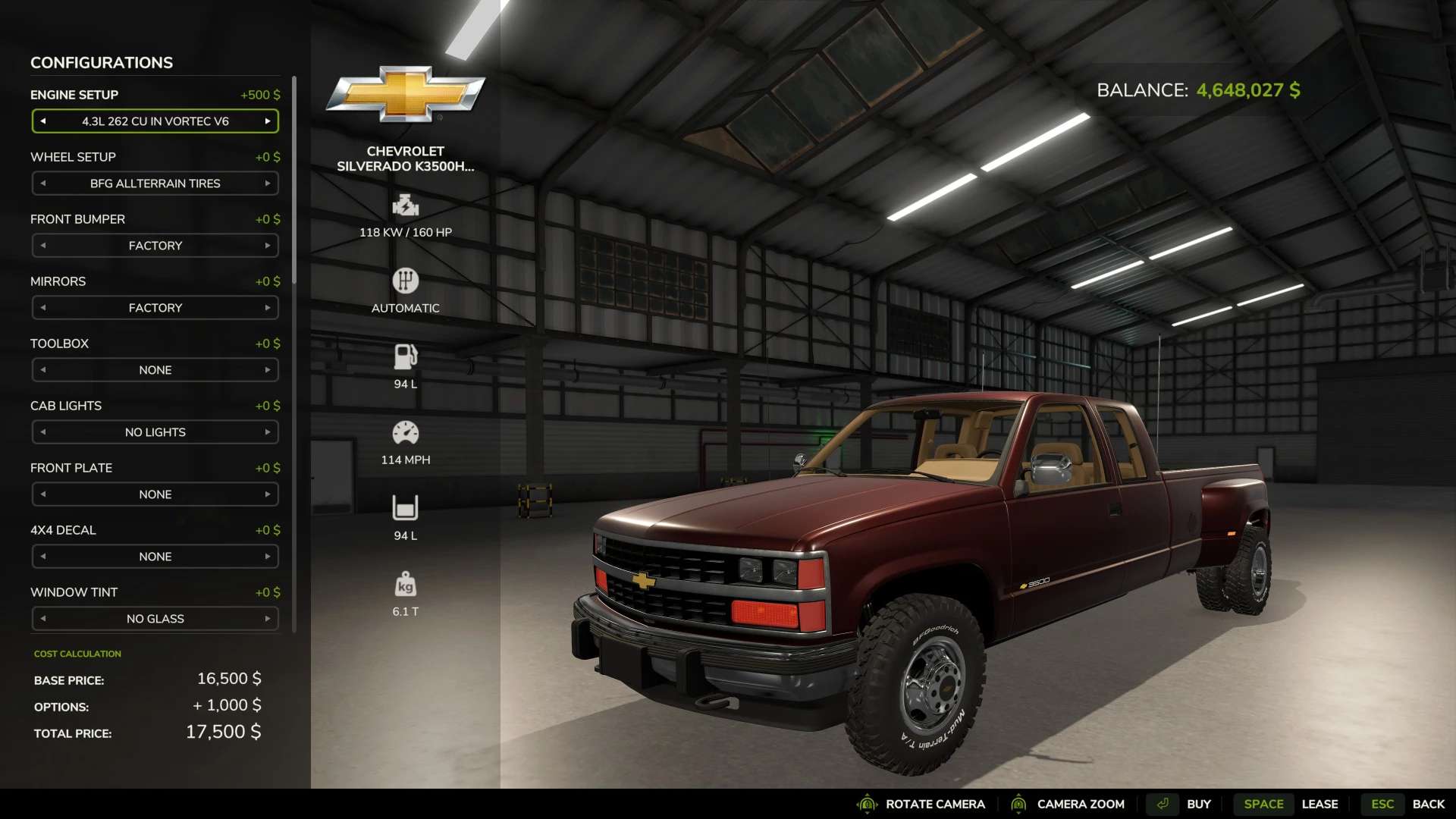Change Mirrors to next option

click(x=268, y=308)
